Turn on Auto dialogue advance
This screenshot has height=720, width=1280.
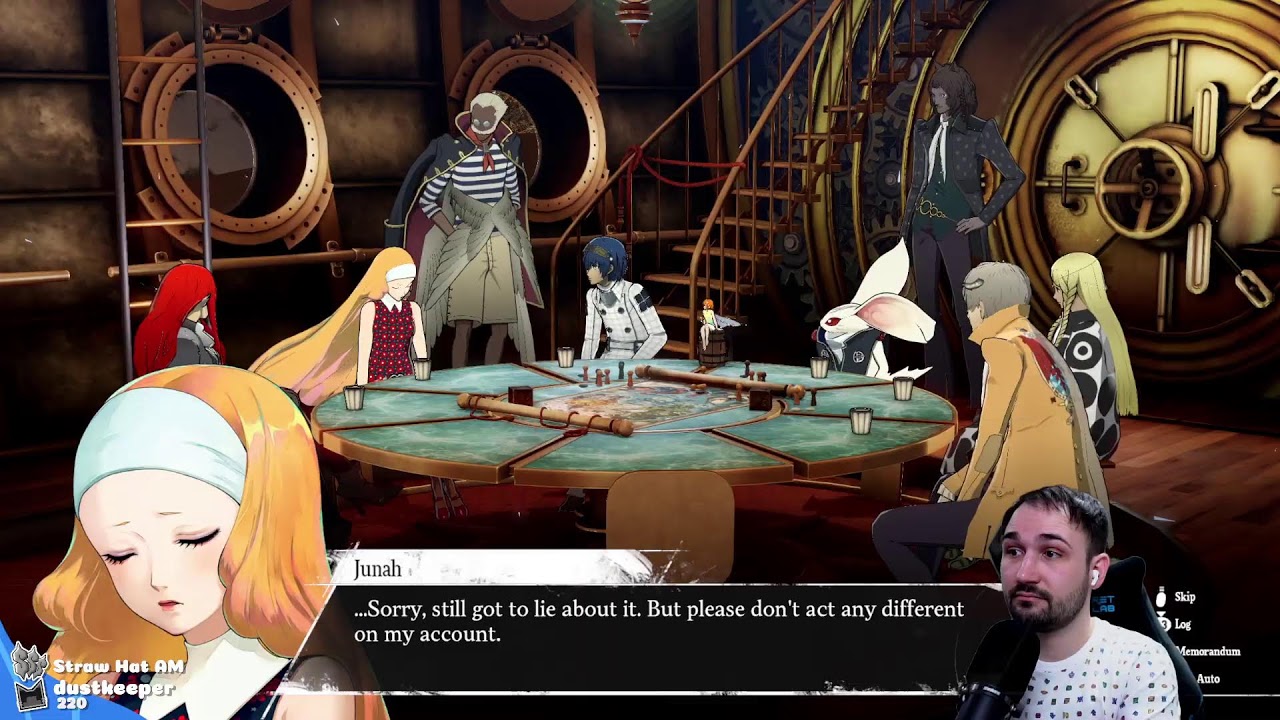(x=1207, y=679)
